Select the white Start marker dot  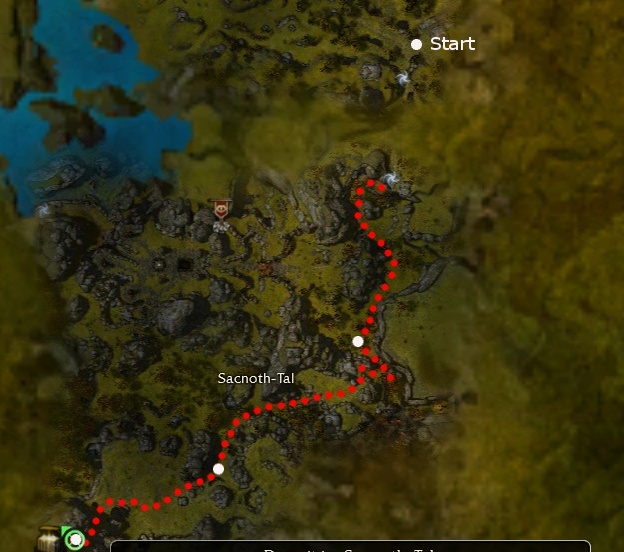click(416, 44)
